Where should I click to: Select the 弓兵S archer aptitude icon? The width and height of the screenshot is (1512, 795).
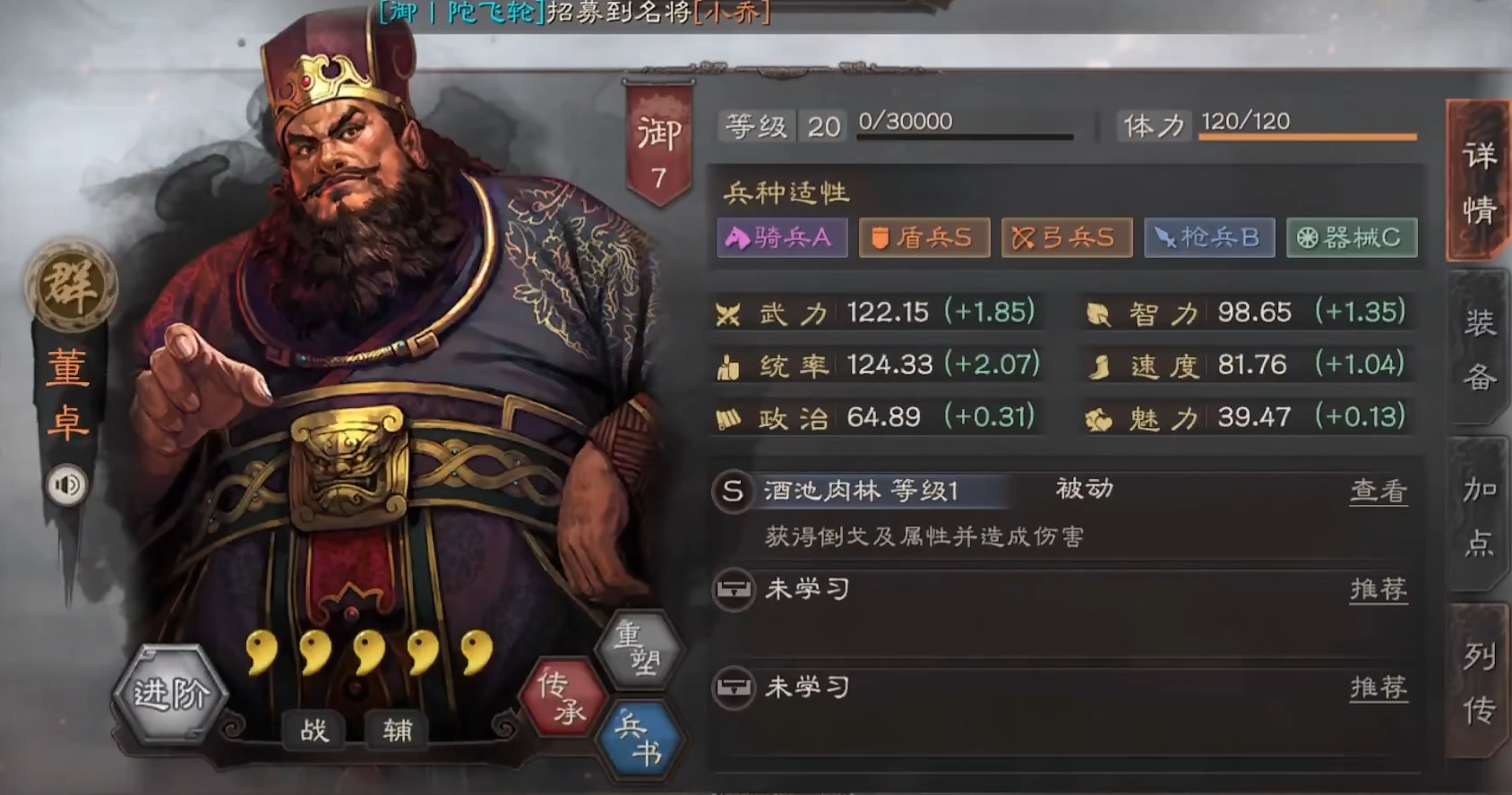tap(1066, 237)
